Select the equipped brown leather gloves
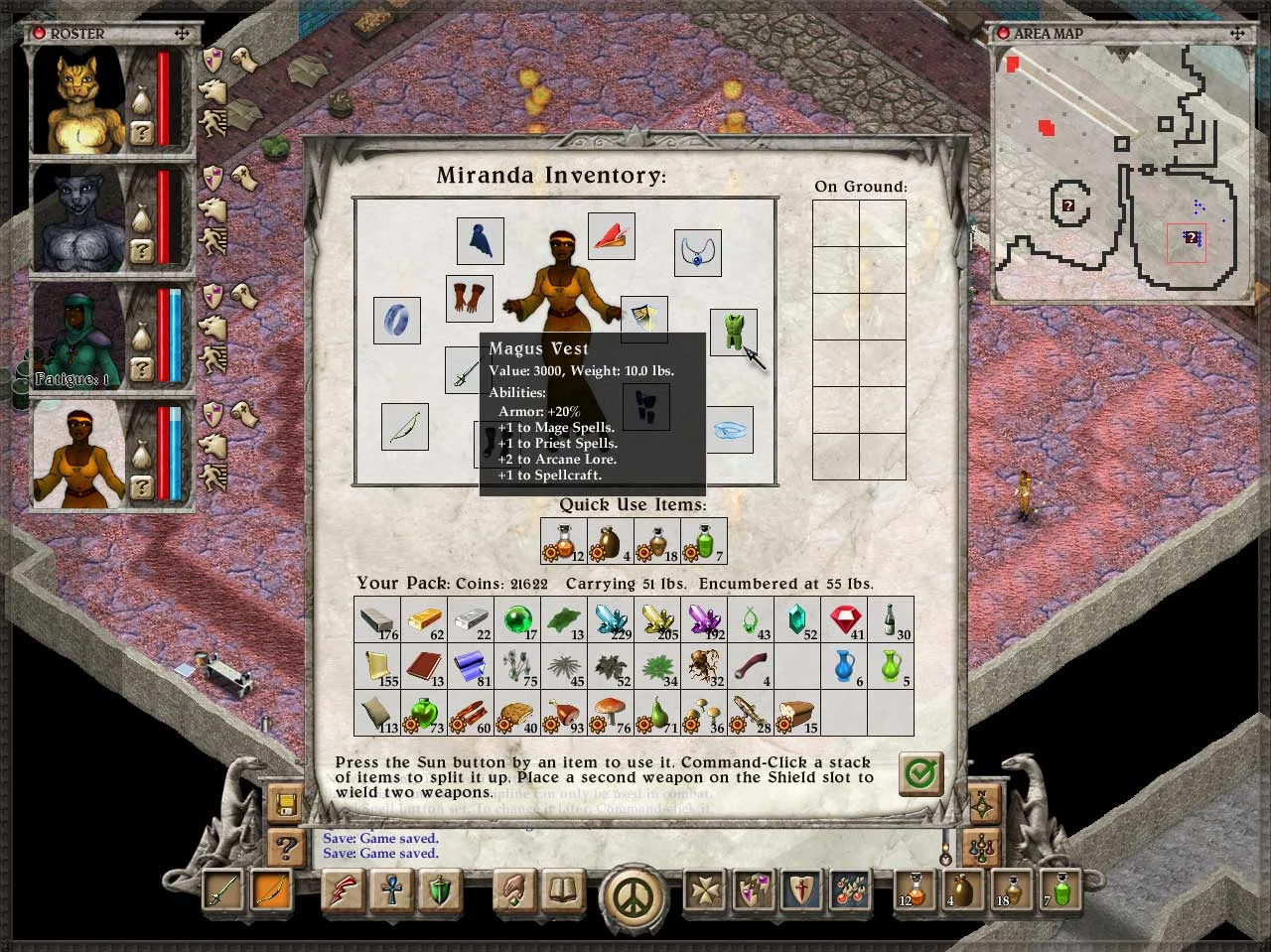The height and width of the screenshot is (952, 1271). tap(470, 298)
